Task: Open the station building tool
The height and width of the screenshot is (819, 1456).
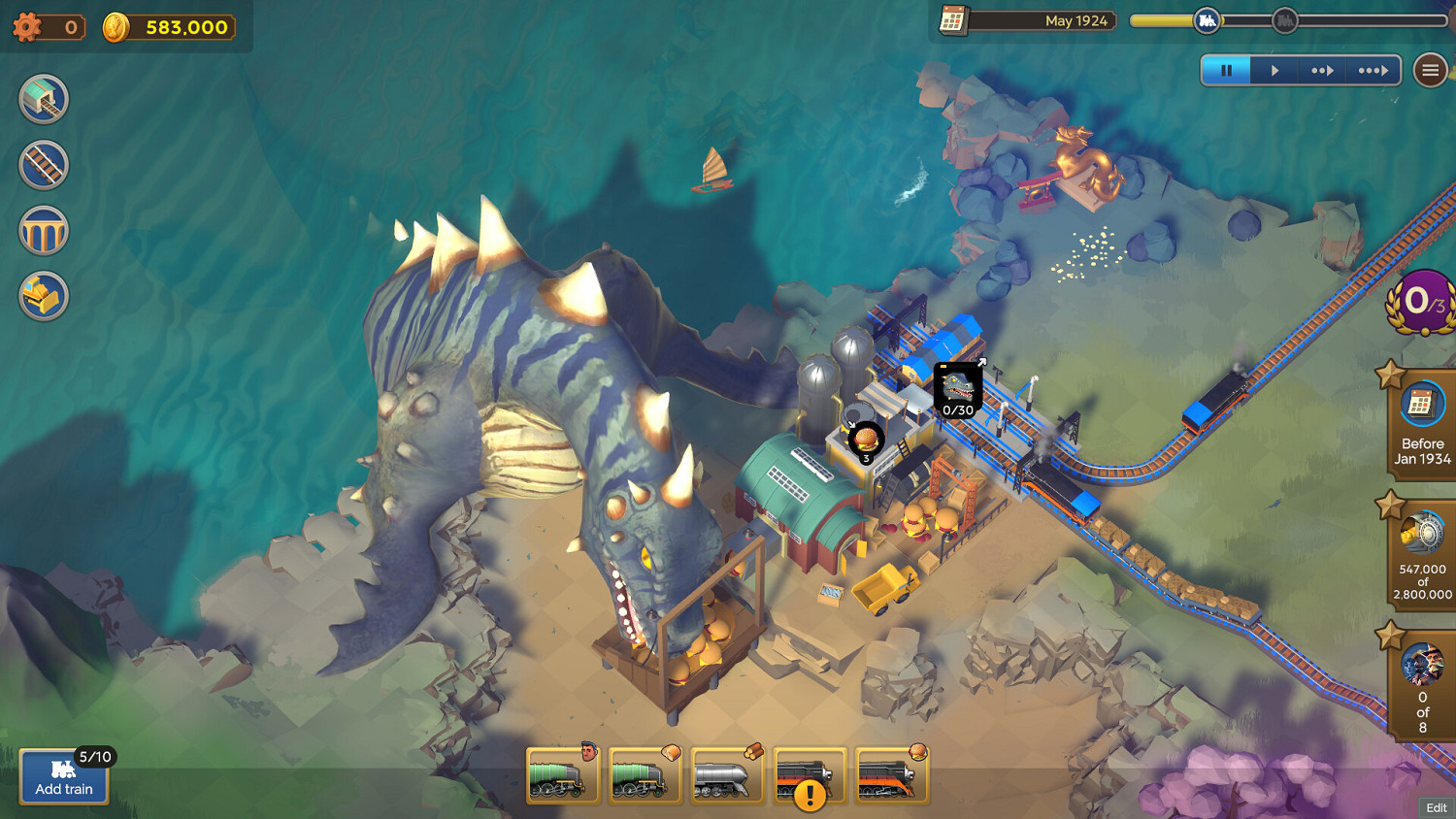Action: click(44, 99)
